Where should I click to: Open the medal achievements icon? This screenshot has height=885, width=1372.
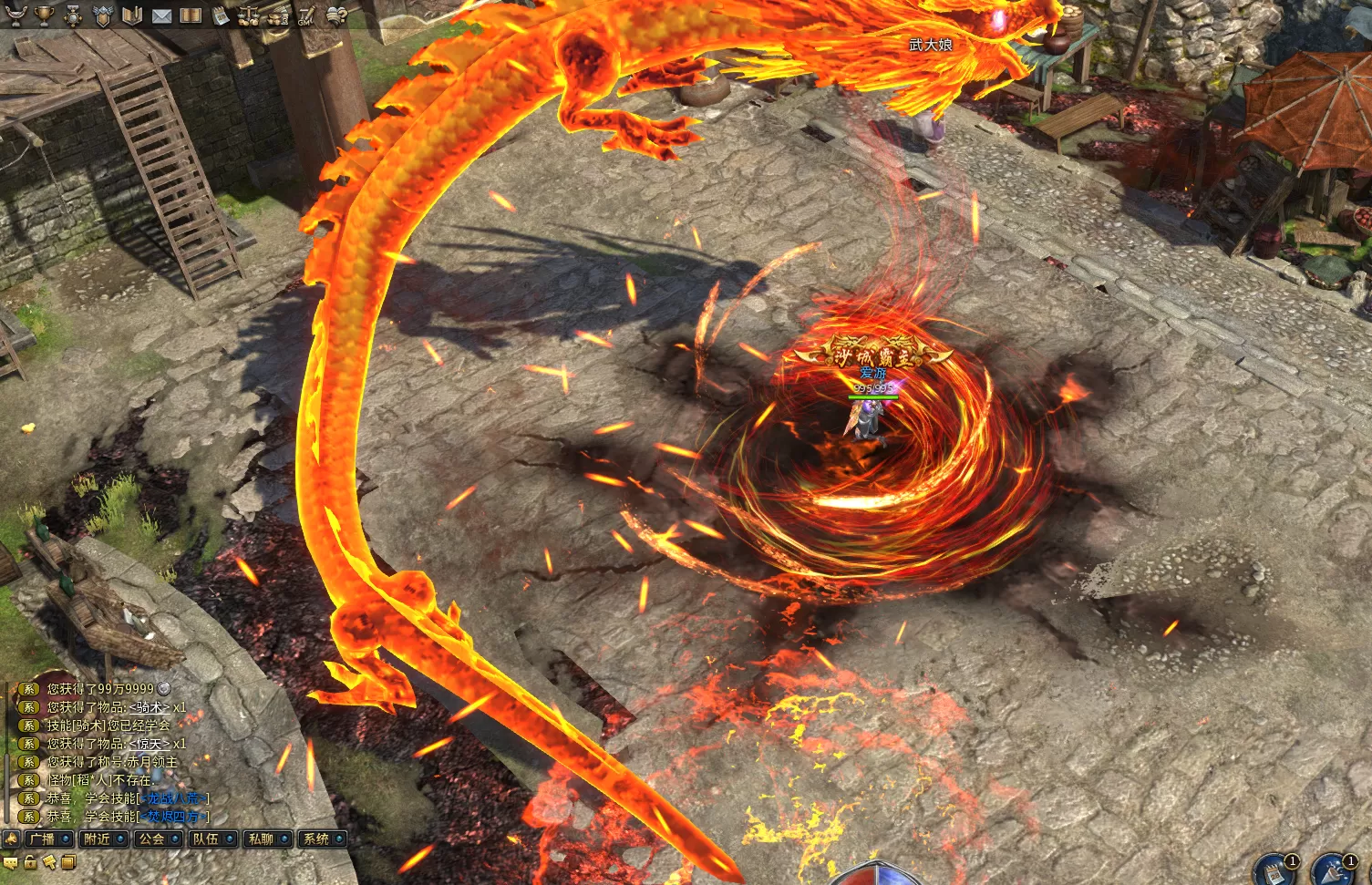73,15
